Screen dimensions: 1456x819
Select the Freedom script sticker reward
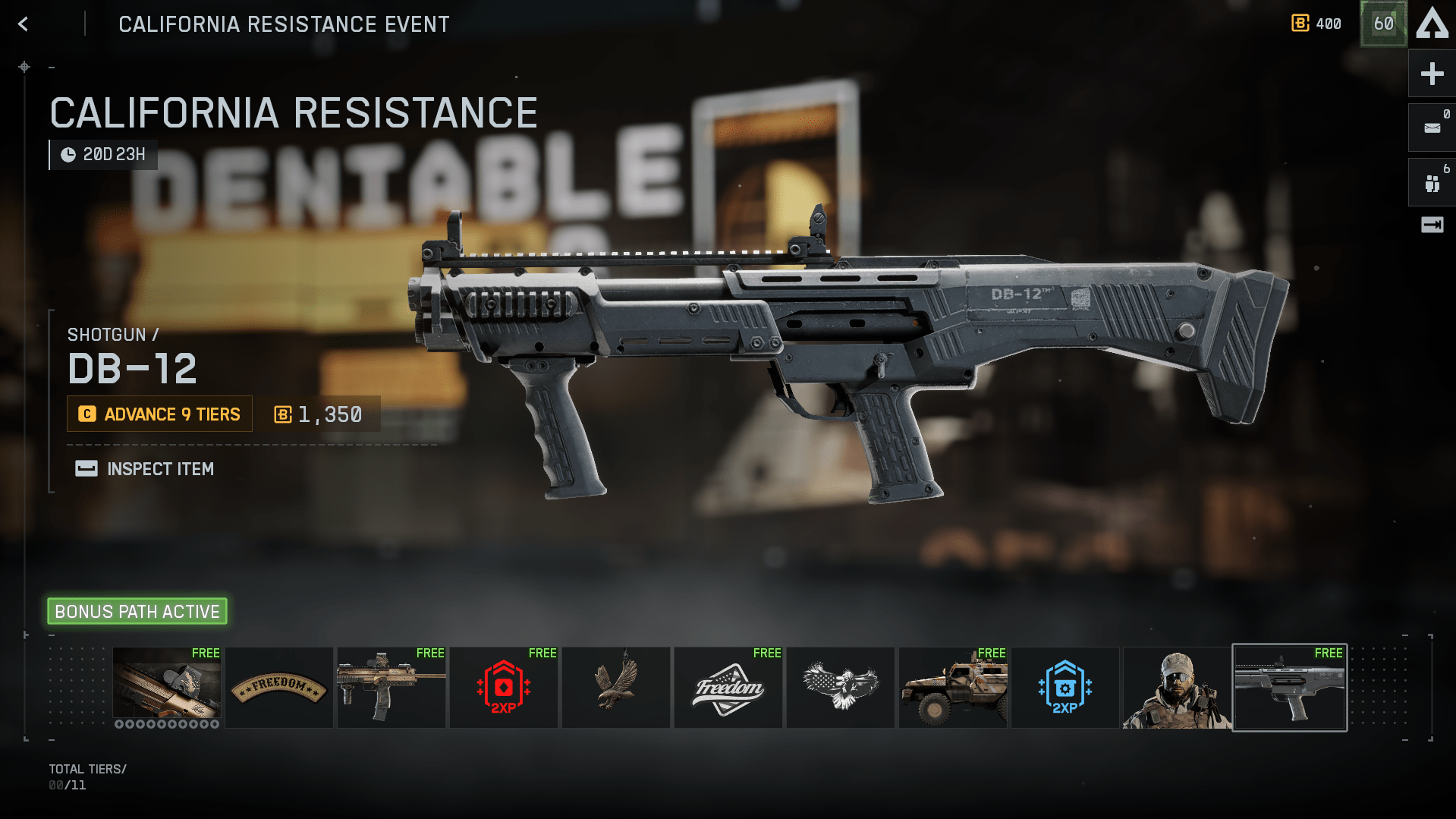pos(728,688)
